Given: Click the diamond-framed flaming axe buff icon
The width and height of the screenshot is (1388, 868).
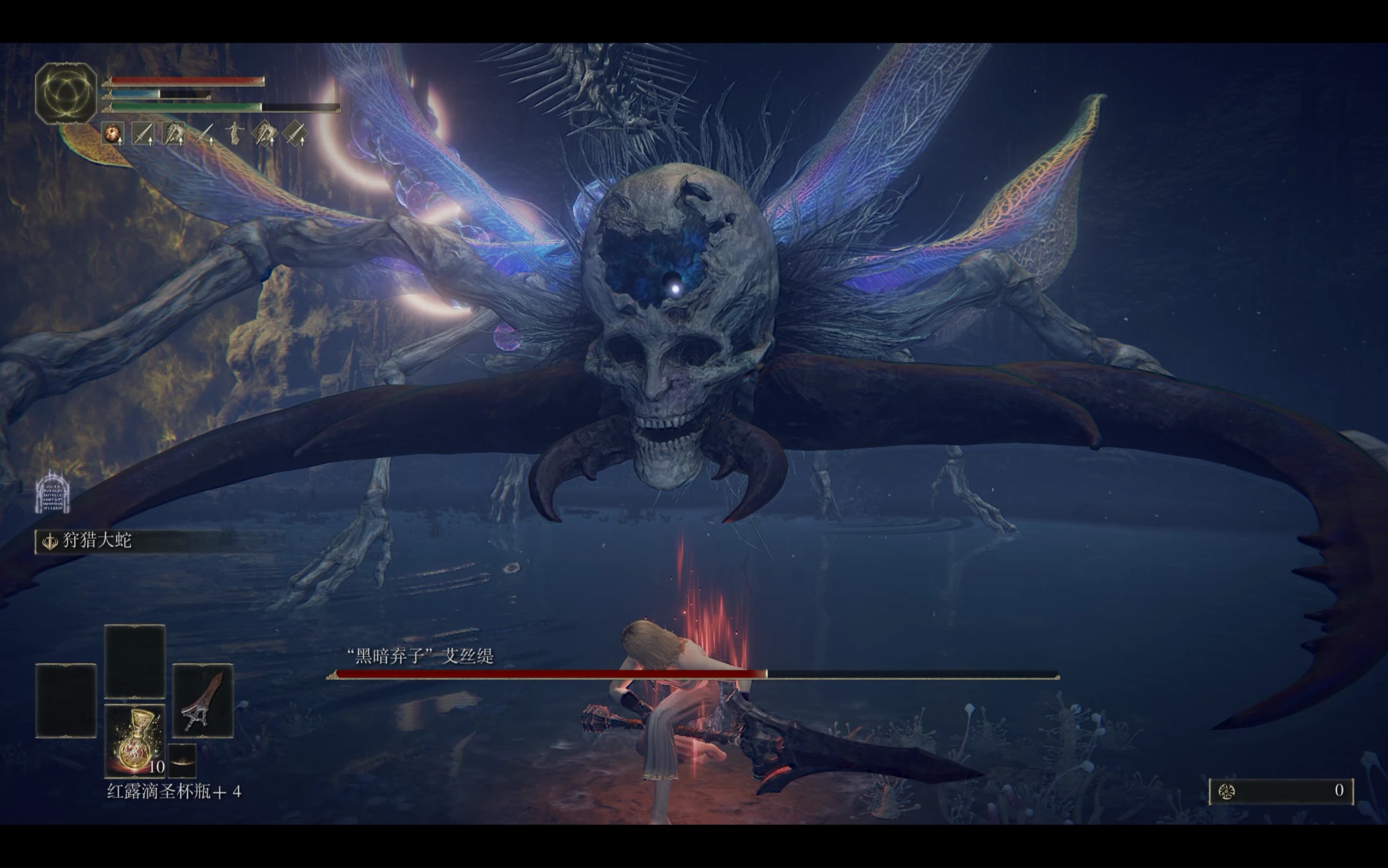Looking at the screenshot, I should tap(264, 133).
